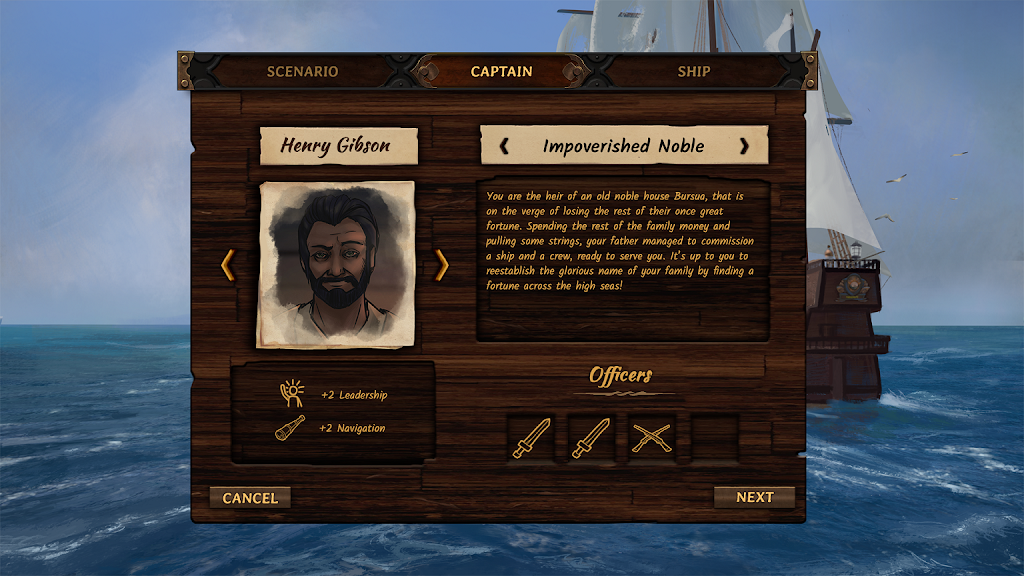
Task: Cycle to the next captain background
Action: [743, 146]
